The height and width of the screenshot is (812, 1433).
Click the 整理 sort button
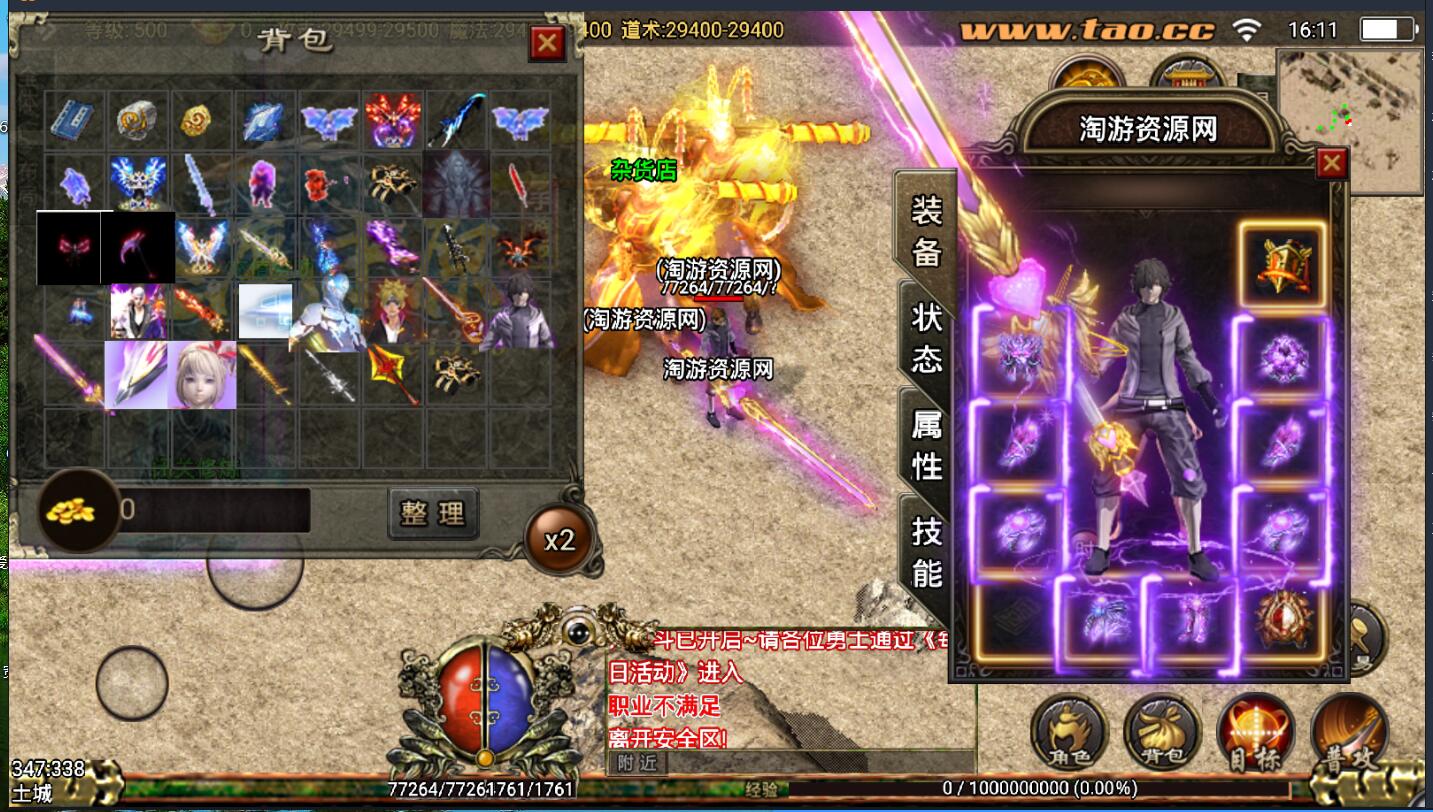(x=433, y=513)
